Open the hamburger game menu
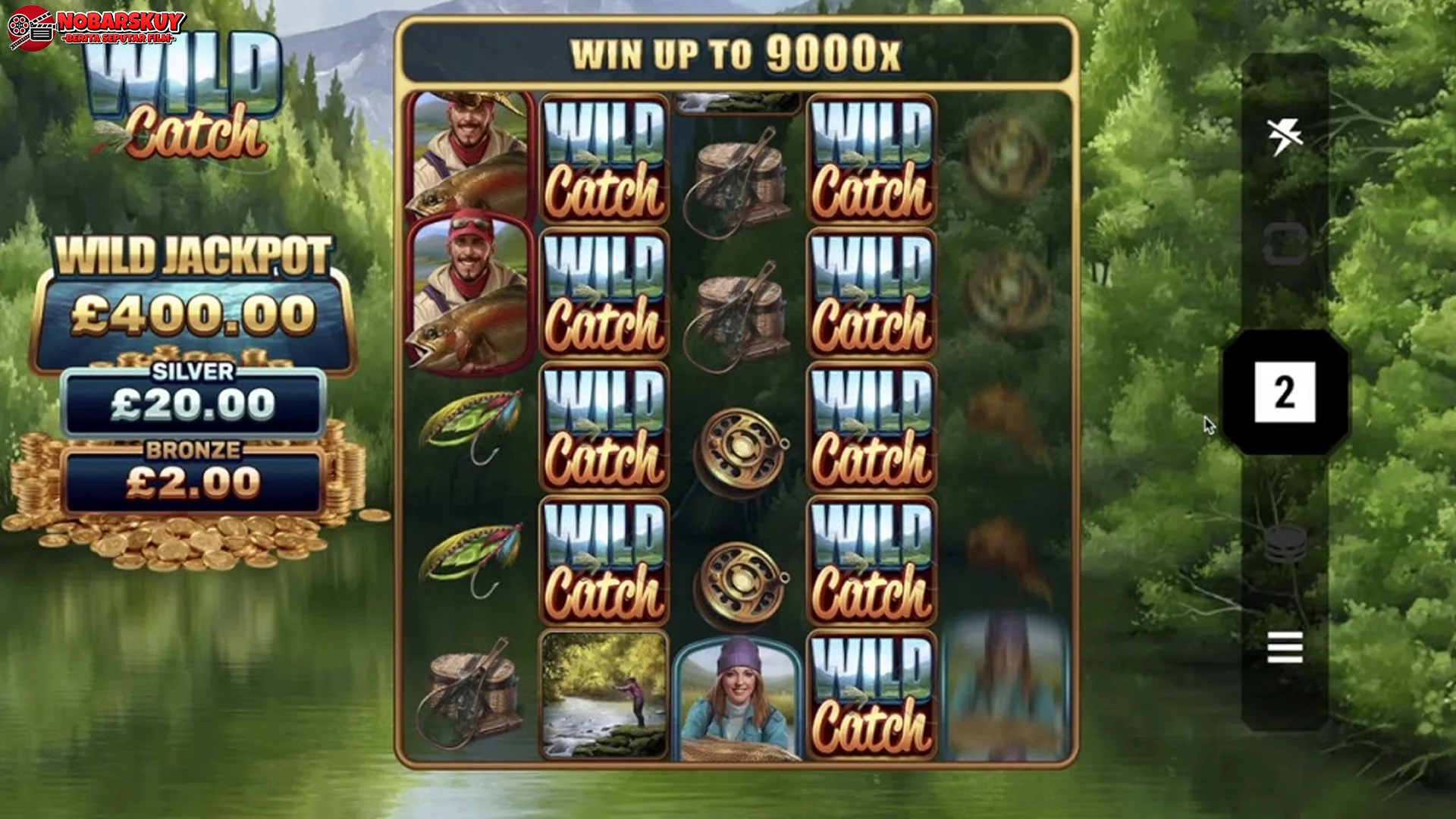Image resolution: width=1456 pixels, height=819 pixels. click(x=1283, y=648)
